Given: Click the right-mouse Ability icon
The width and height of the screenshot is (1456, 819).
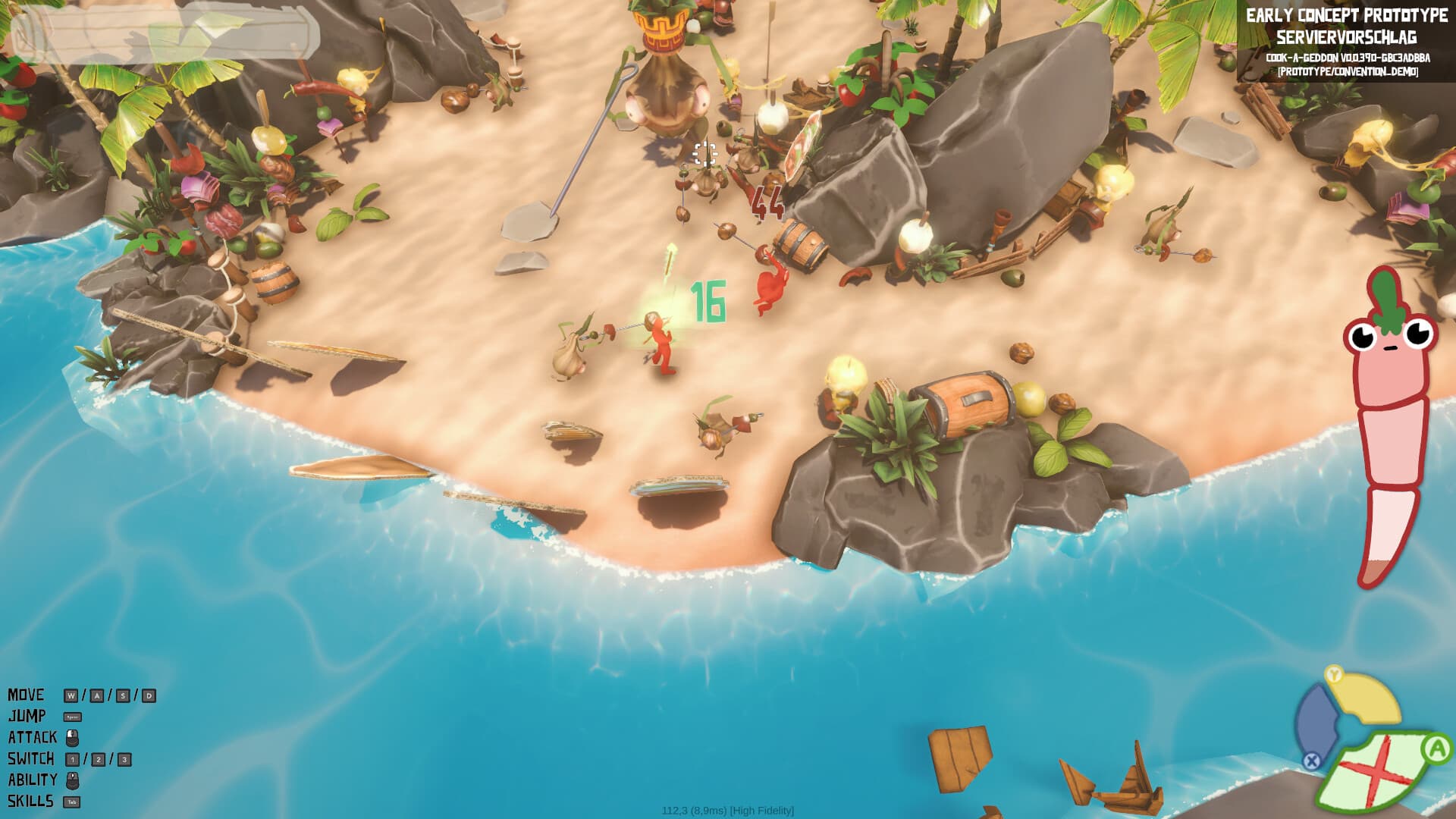Looking at the screenshot, I should point(73,781).
